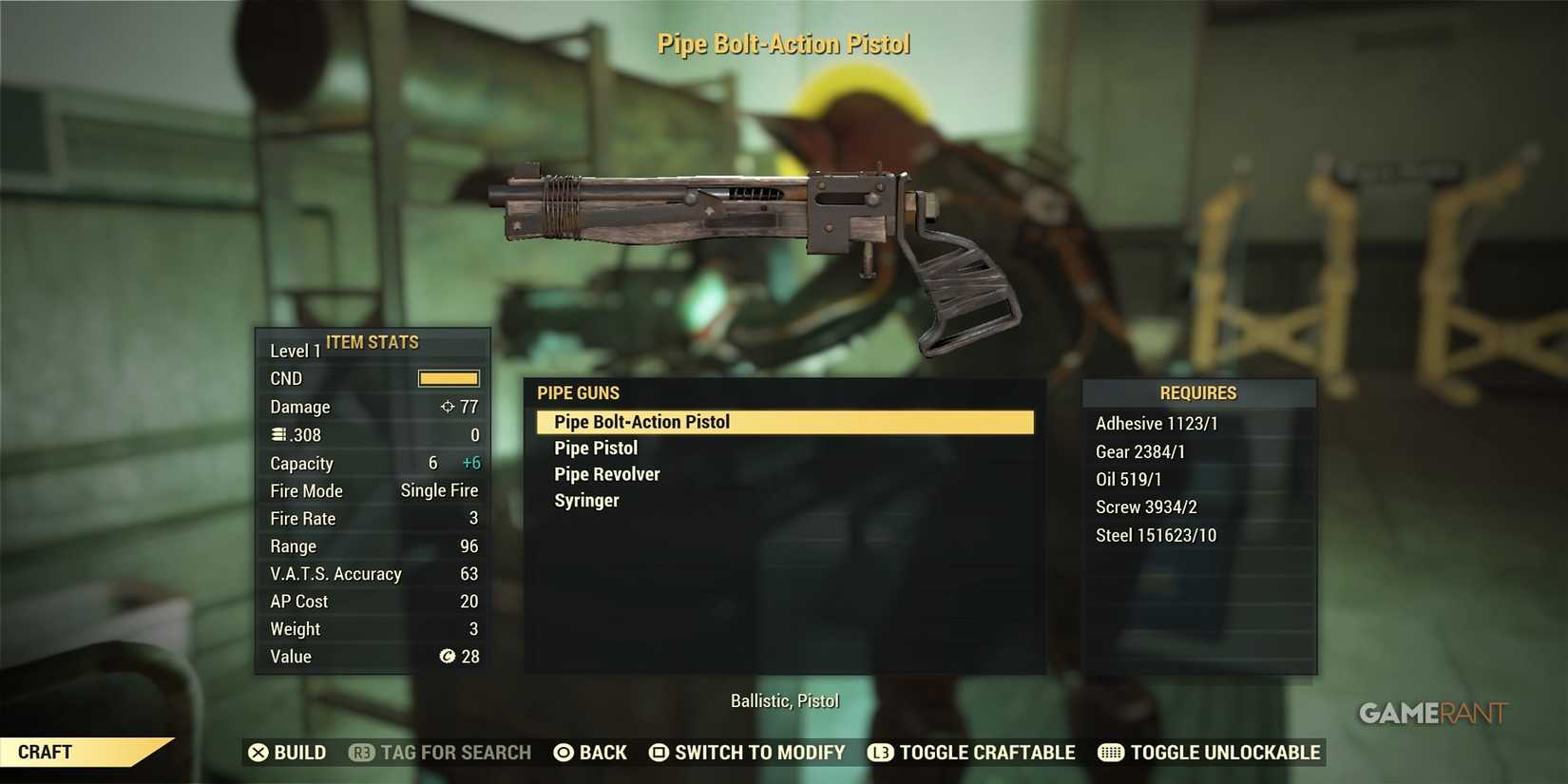
Task: Switch to the CRAFT tab
Action: (x=43, y=752)
